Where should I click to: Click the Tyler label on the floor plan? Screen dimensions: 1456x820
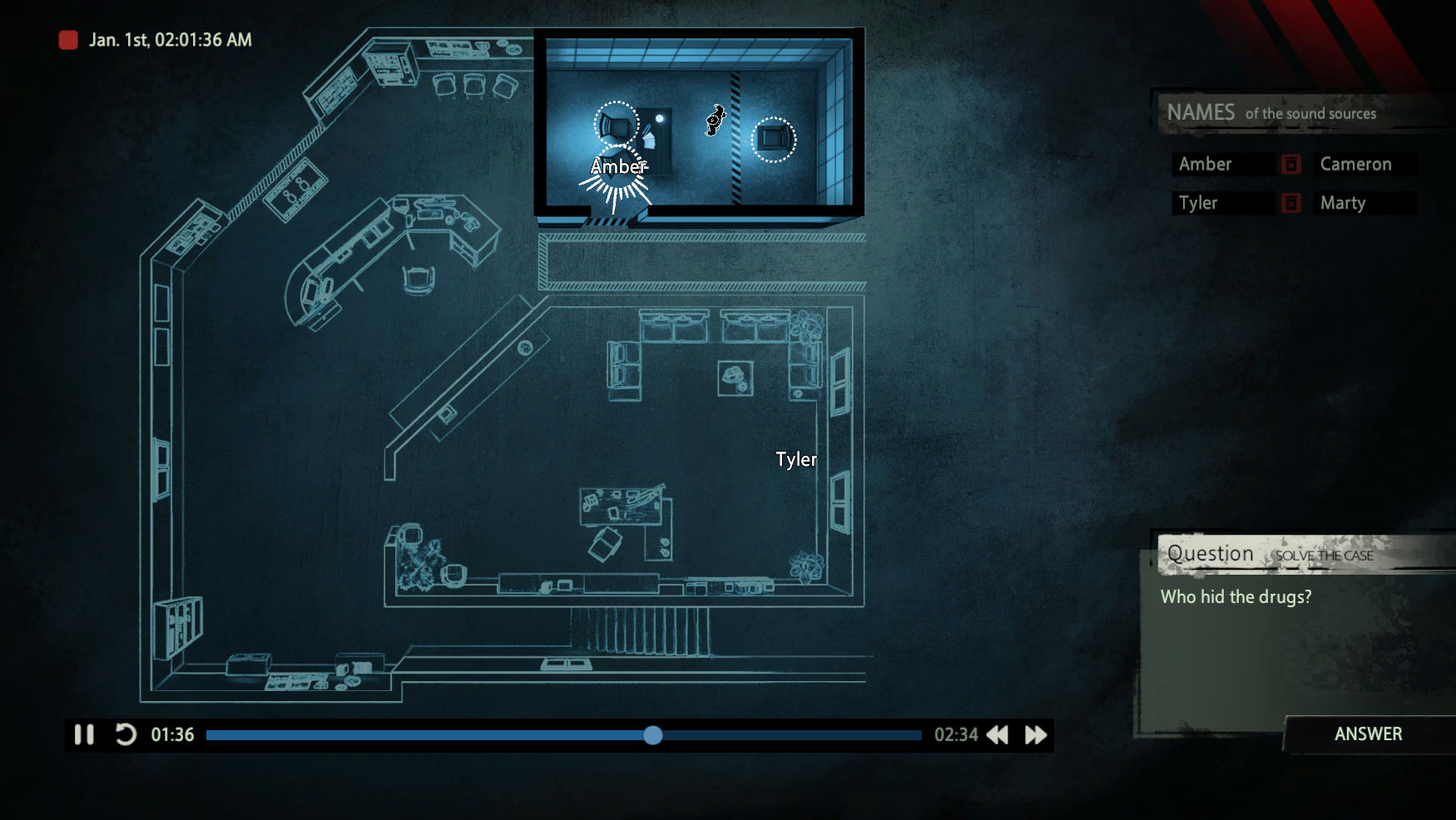coord(795,459)
